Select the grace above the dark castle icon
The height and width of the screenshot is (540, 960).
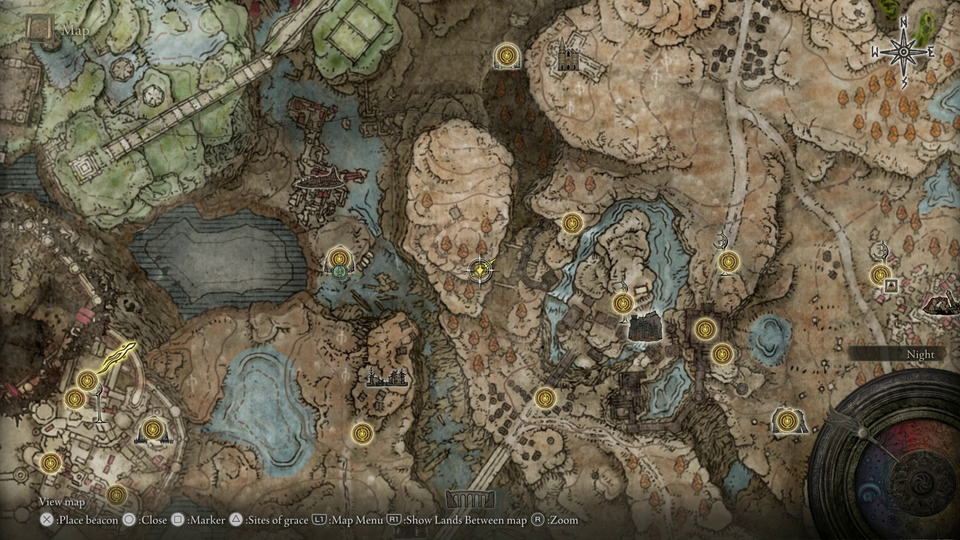tap(622, 302)
